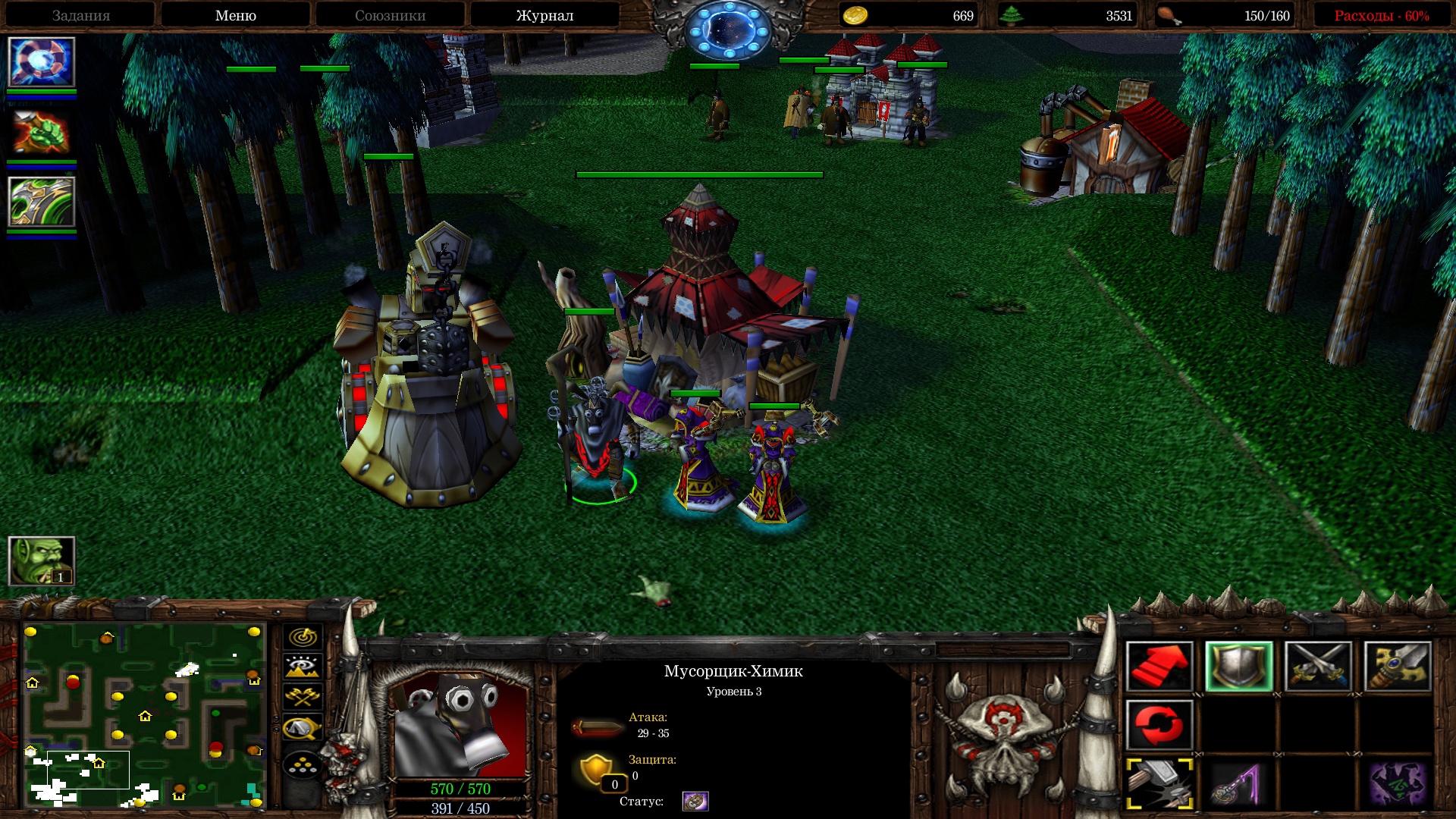This screenshot has height=819, width=1456.
Task: Select the green wind slash hero portrait
Action: [42, 202]
